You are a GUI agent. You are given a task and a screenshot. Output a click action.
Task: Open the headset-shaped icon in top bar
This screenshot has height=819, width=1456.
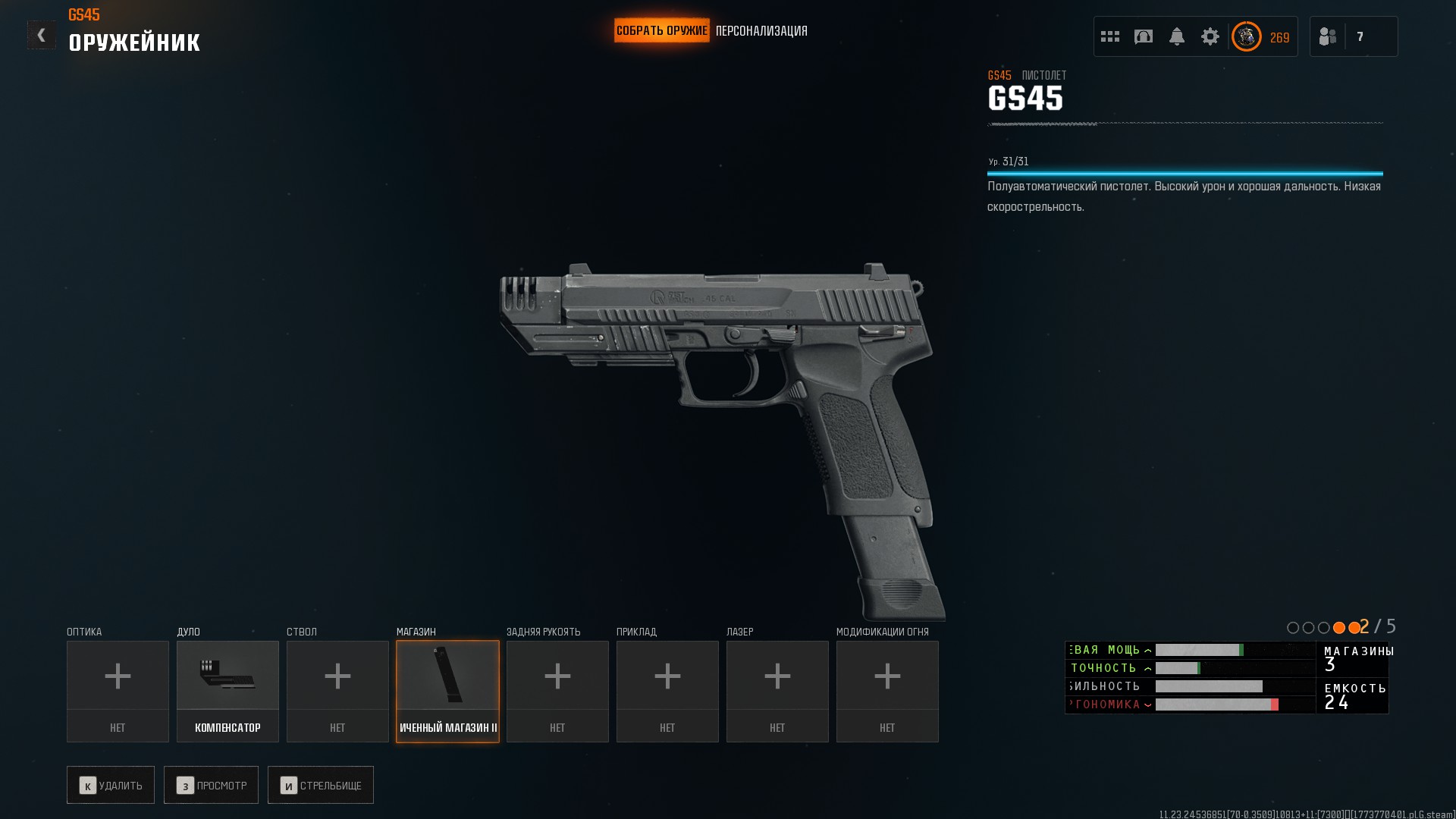click(1144, 36)
